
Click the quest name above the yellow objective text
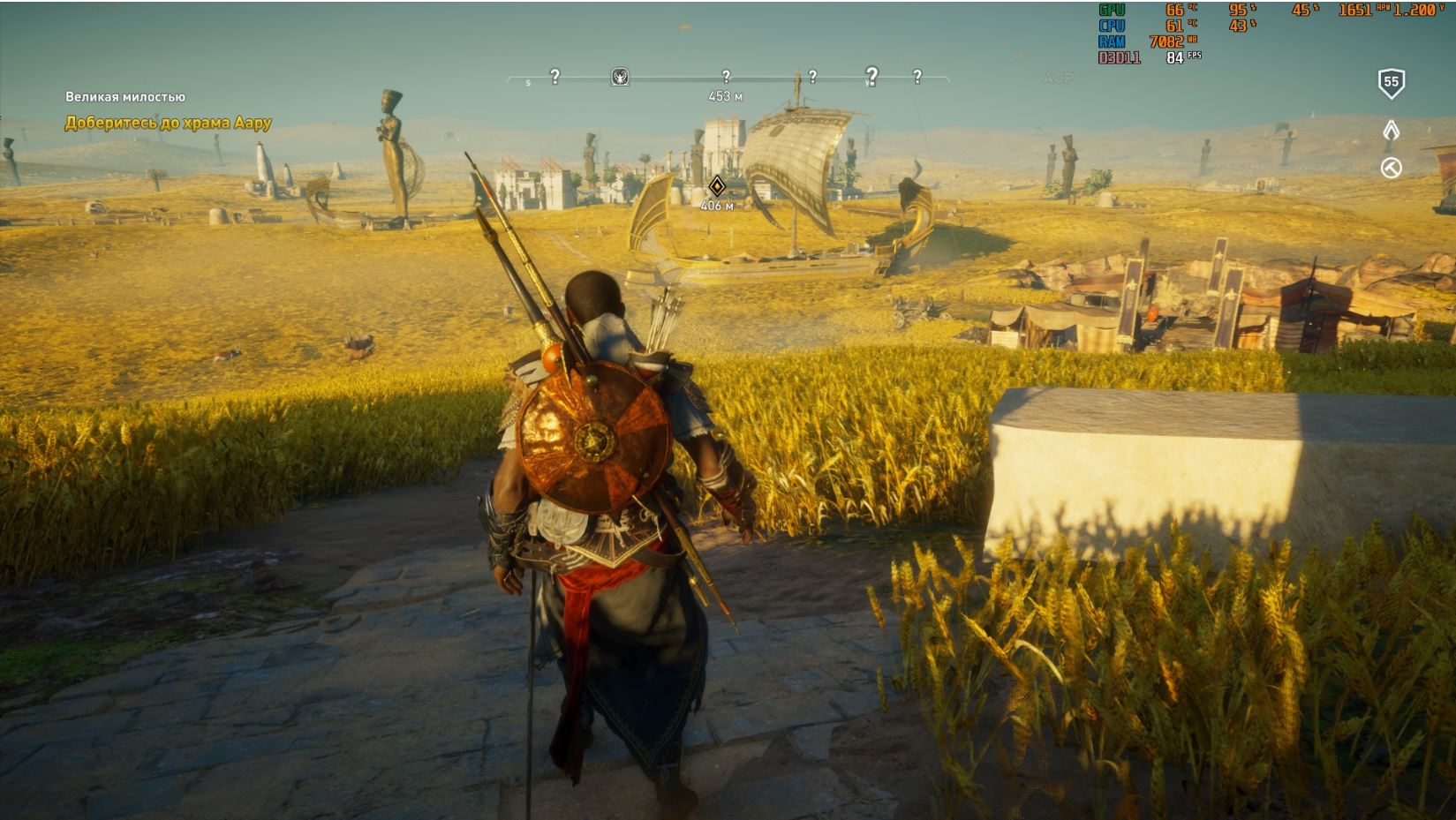(124, 97)
